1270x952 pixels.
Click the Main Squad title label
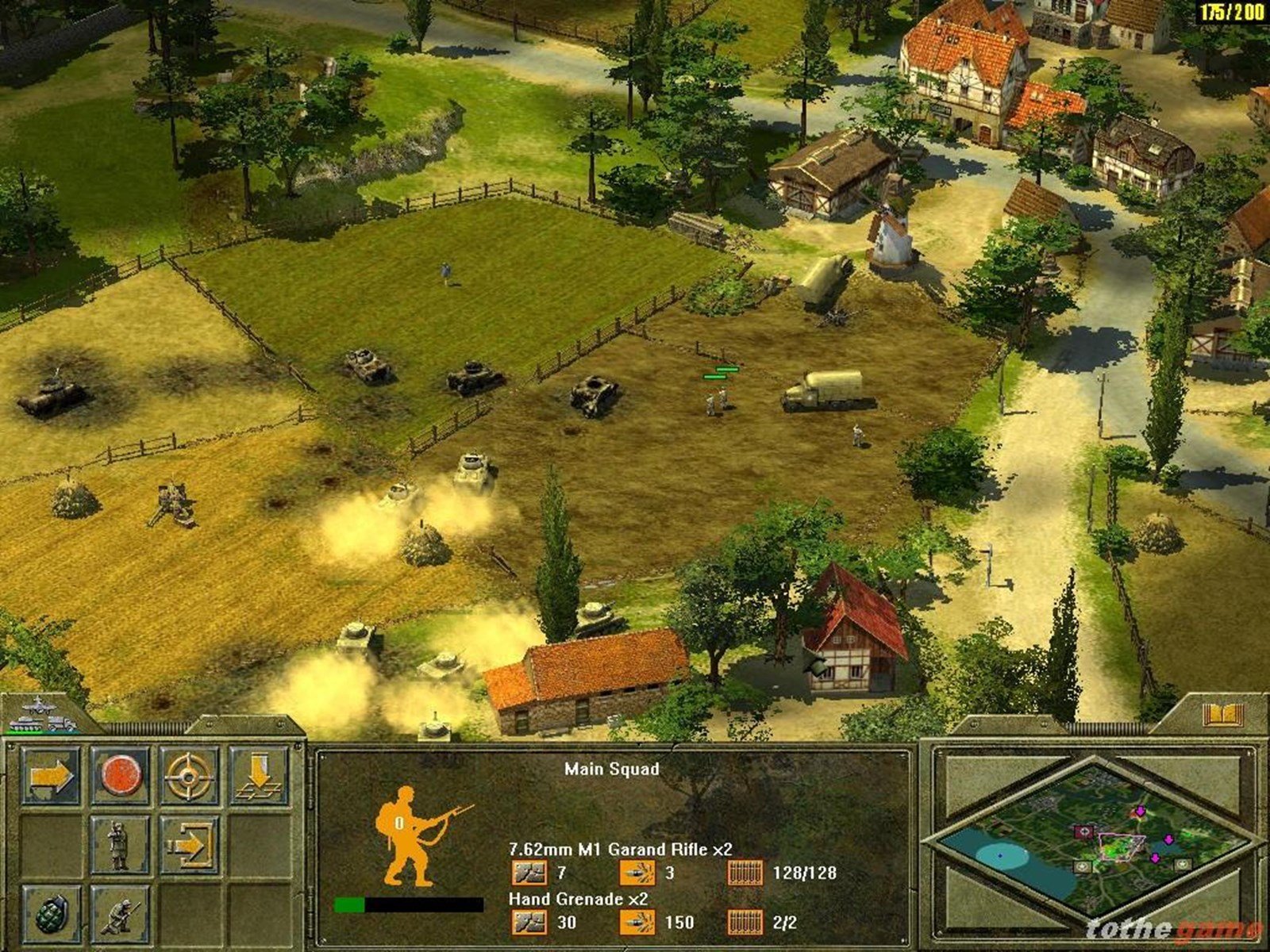click(x=613, y=768)
